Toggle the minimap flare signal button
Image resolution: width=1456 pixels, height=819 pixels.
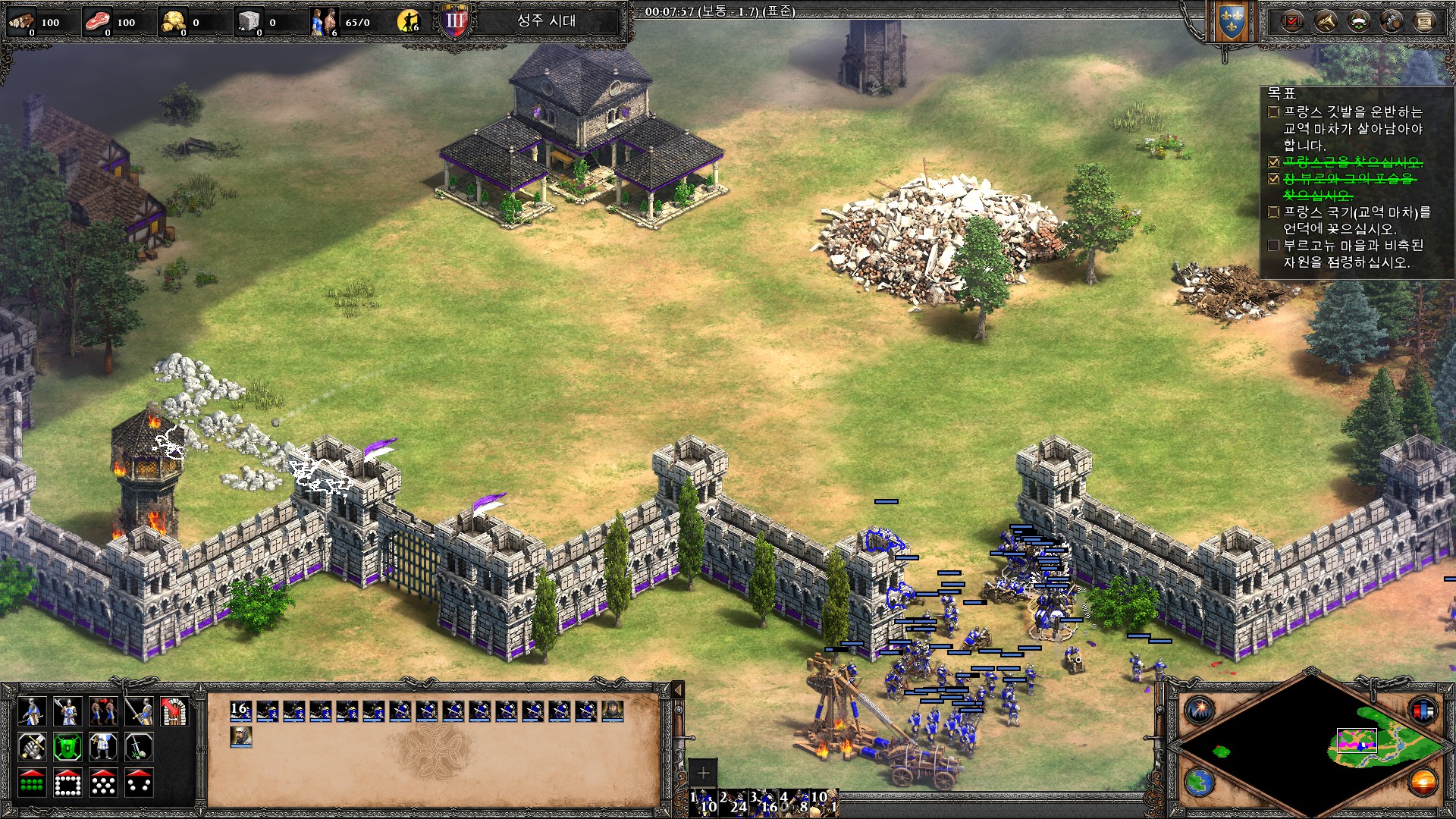tap(1200, 711)
